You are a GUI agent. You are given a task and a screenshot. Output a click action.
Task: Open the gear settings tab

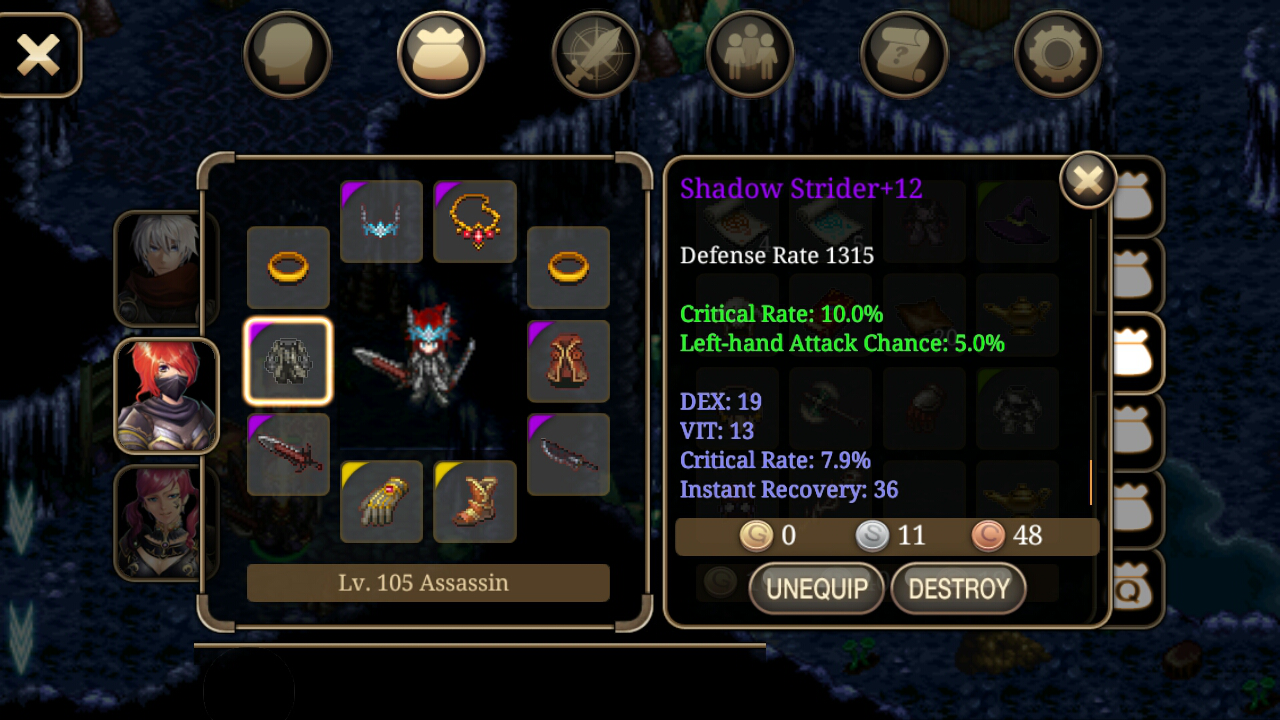click(1057, 54)
